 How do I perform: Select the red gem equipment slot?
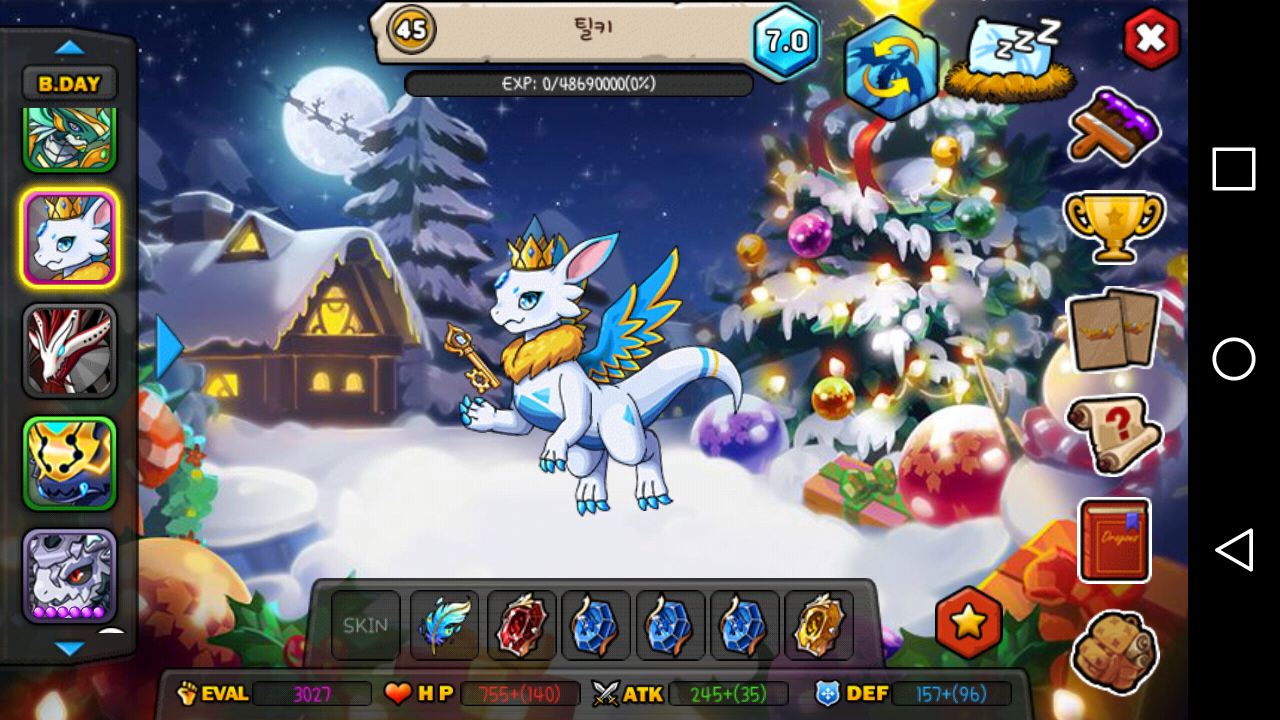pos(520,626)
